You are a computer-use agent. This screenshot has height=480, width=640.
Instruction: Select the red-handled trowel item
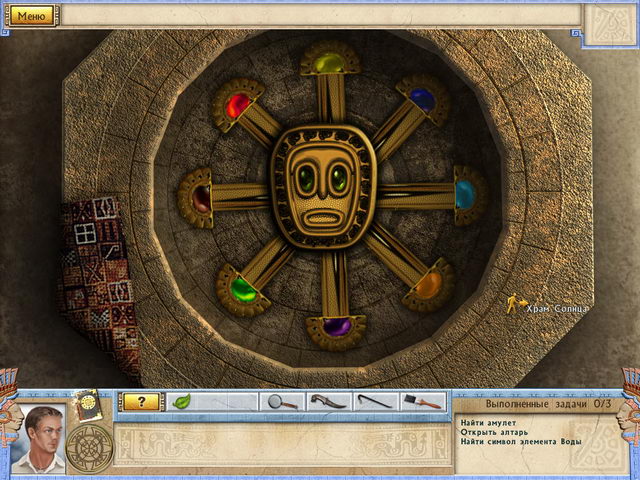pyautogui.click(x=424, y=402)
